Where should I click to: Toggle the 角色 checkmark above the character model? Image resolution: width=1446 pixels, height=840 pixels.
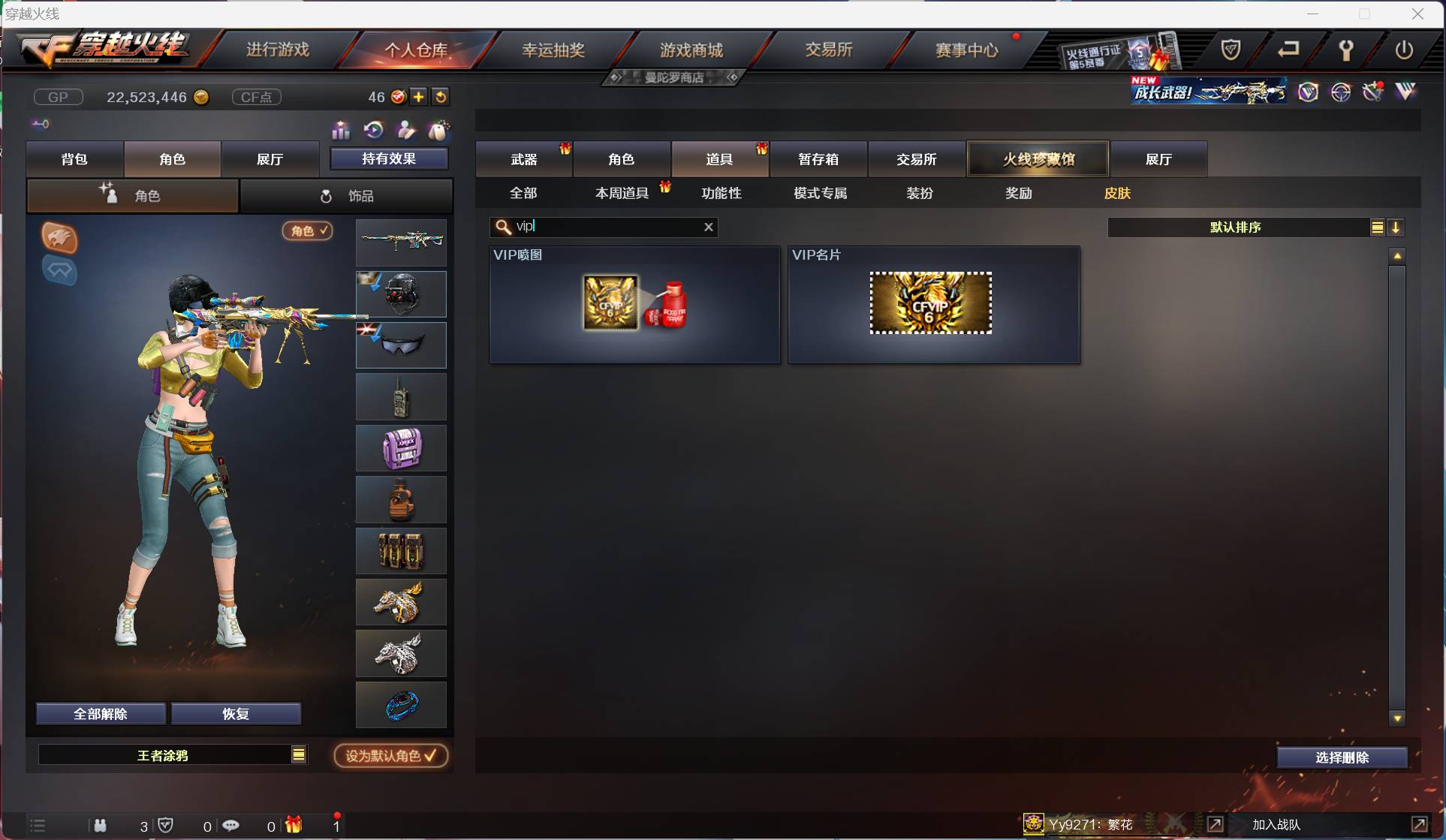307,230
